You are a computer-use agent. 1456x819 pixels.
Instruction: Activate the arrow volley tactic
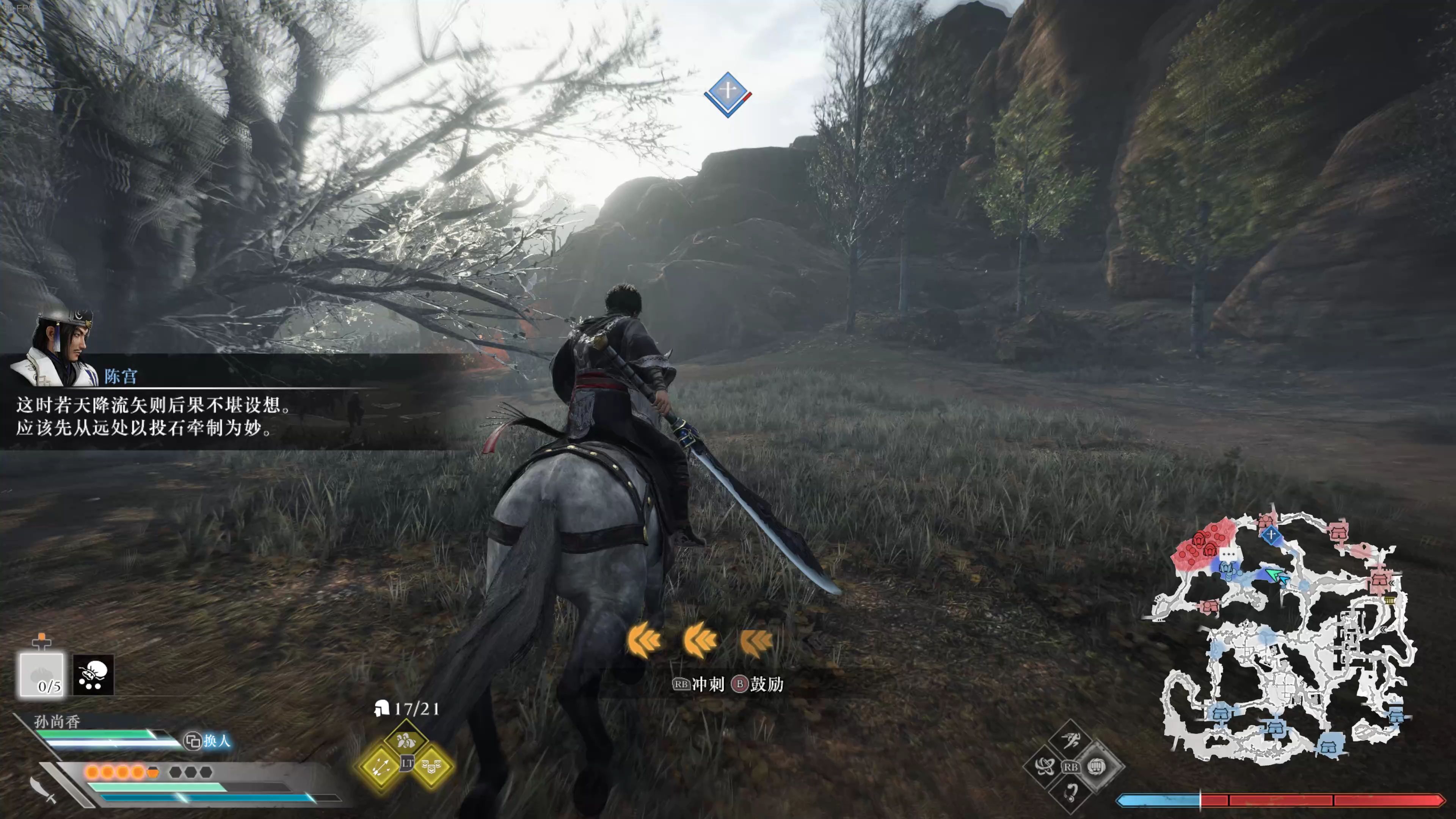coord(379,766)
